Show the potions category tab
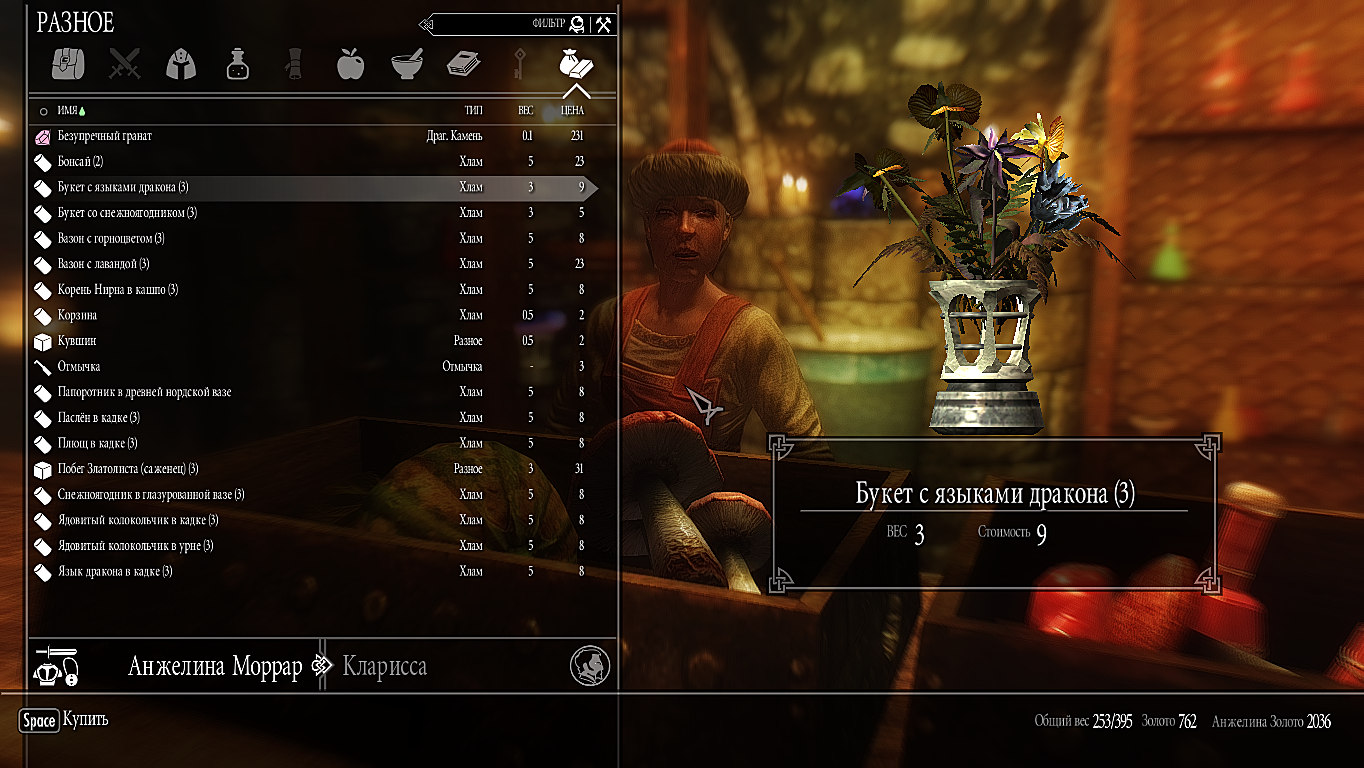 pos(237,63)
